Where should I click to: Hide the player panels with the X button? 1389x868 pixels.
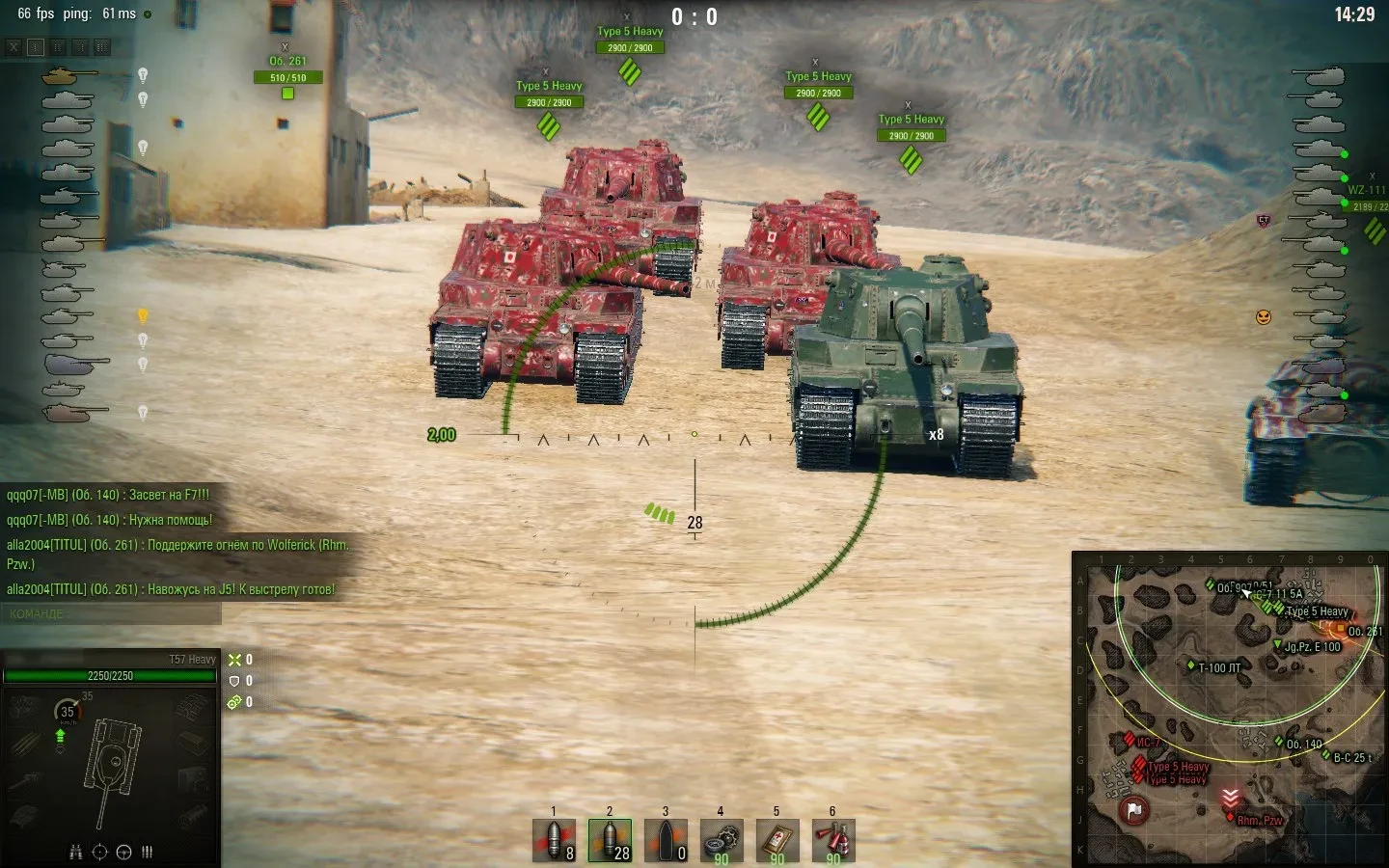13,46
